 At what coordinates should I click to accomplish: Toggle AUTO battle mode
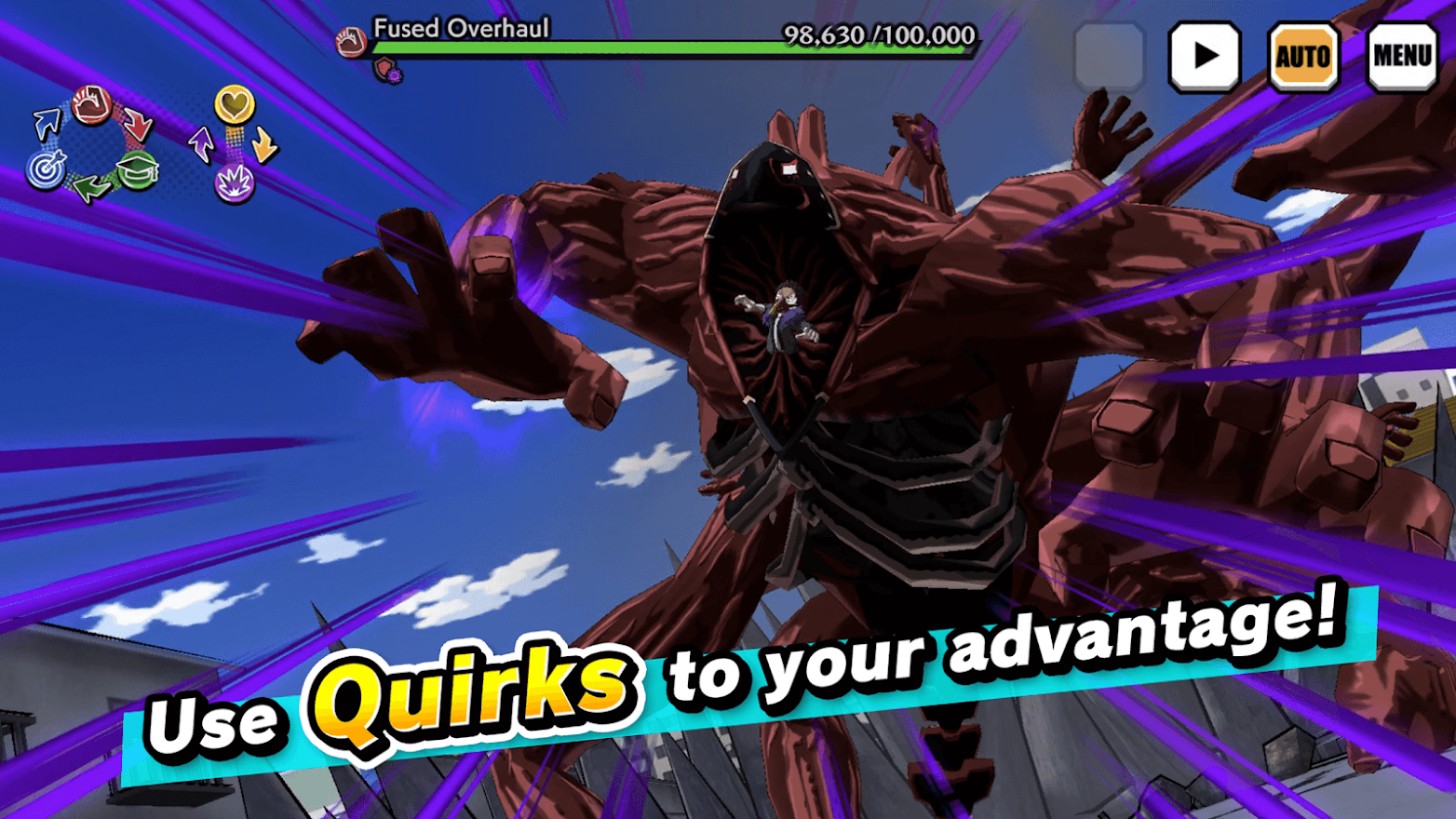click(x=1303, y=56)
